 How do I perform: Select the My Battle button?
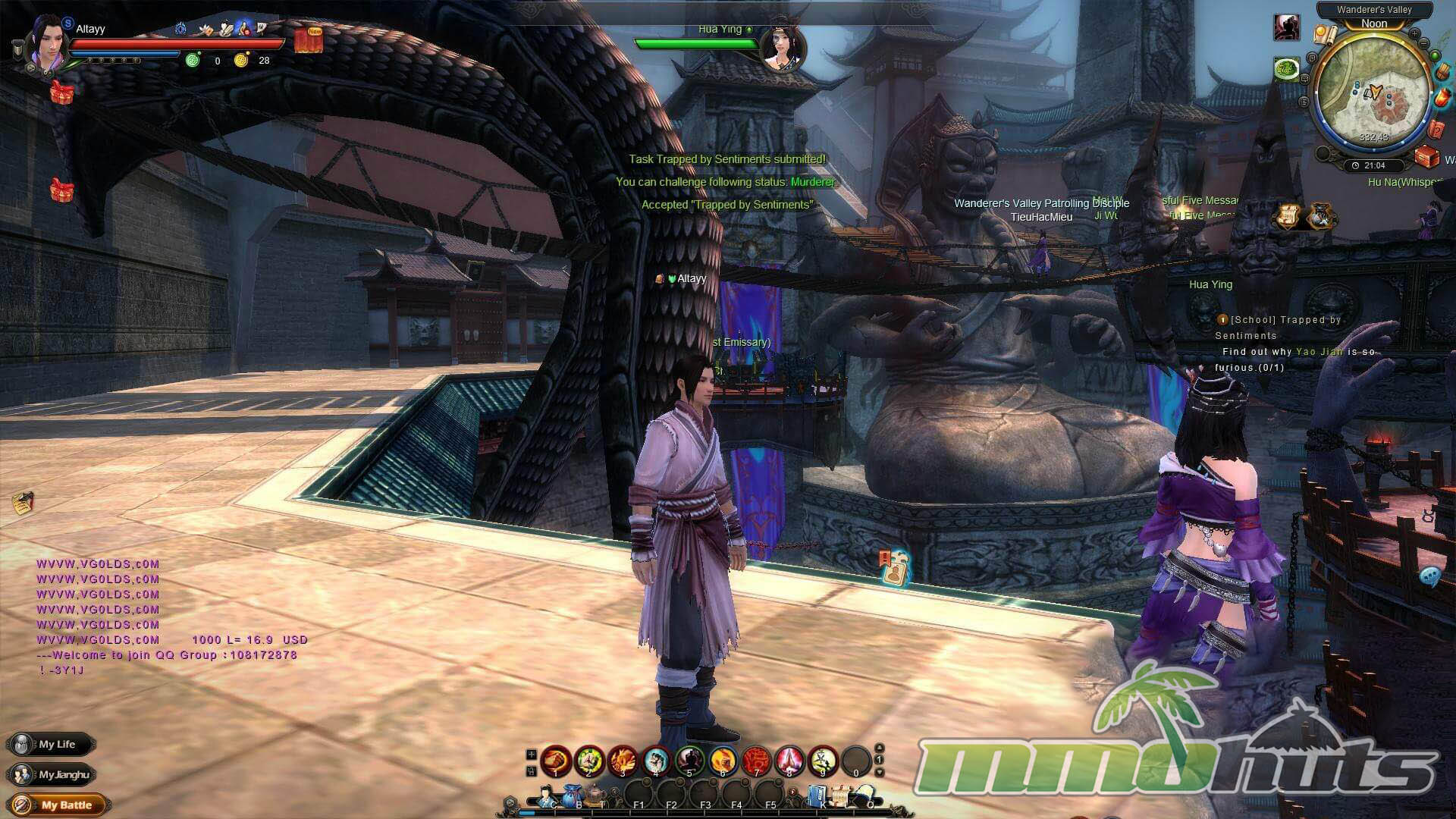(x=58, y=805)
